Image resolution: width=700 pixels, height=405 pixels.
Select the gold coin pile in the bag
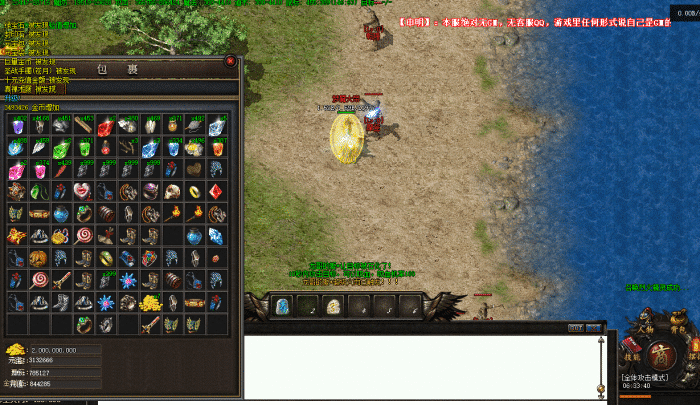click(151, 302)
